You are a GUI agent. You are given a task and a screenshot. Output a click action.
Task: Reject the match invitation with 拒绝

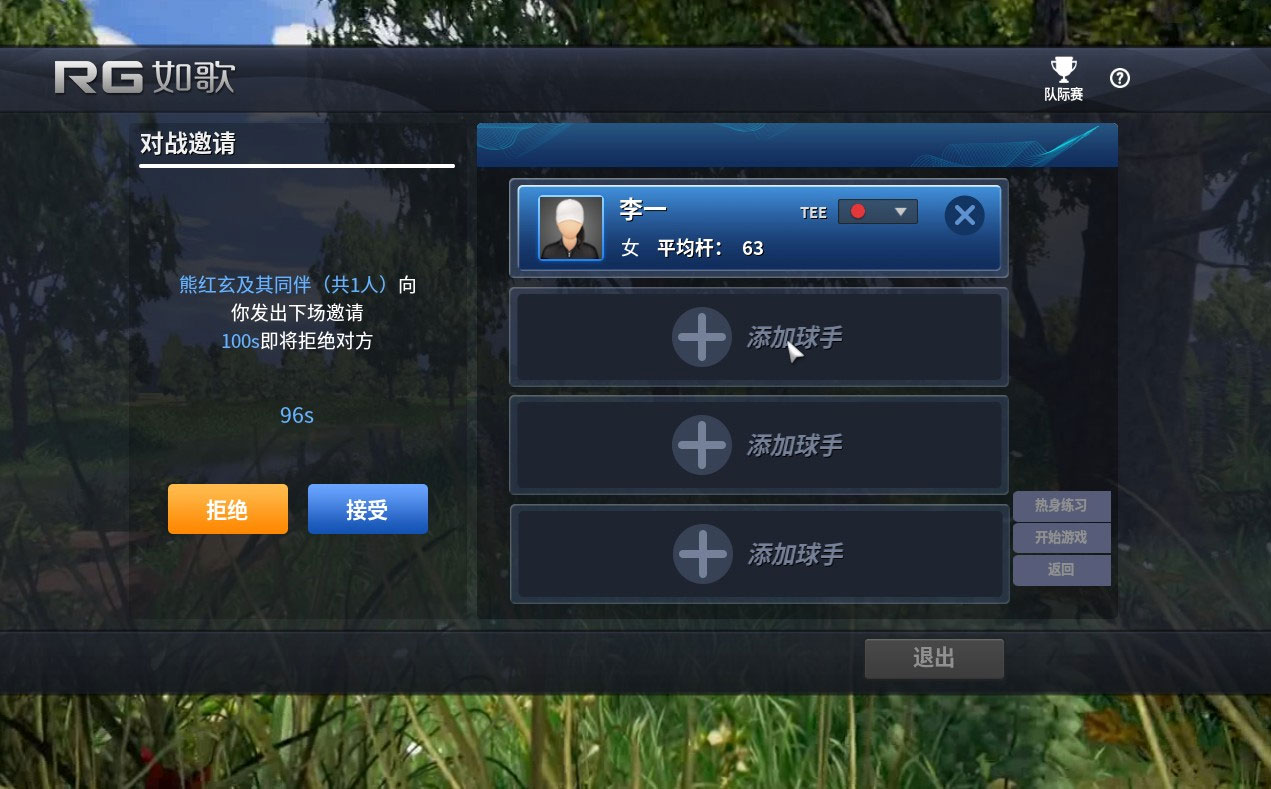click(x=227, y=510)
